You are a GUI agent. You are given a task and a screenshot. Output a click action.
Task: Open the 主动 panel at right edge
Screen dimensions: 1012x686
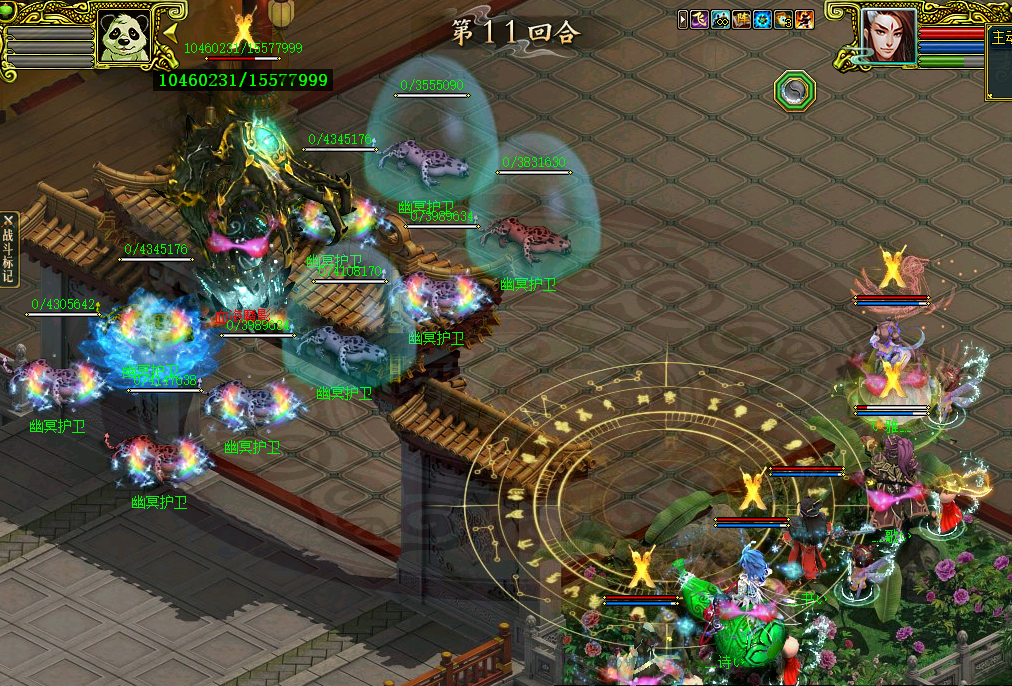coord(999,60)
